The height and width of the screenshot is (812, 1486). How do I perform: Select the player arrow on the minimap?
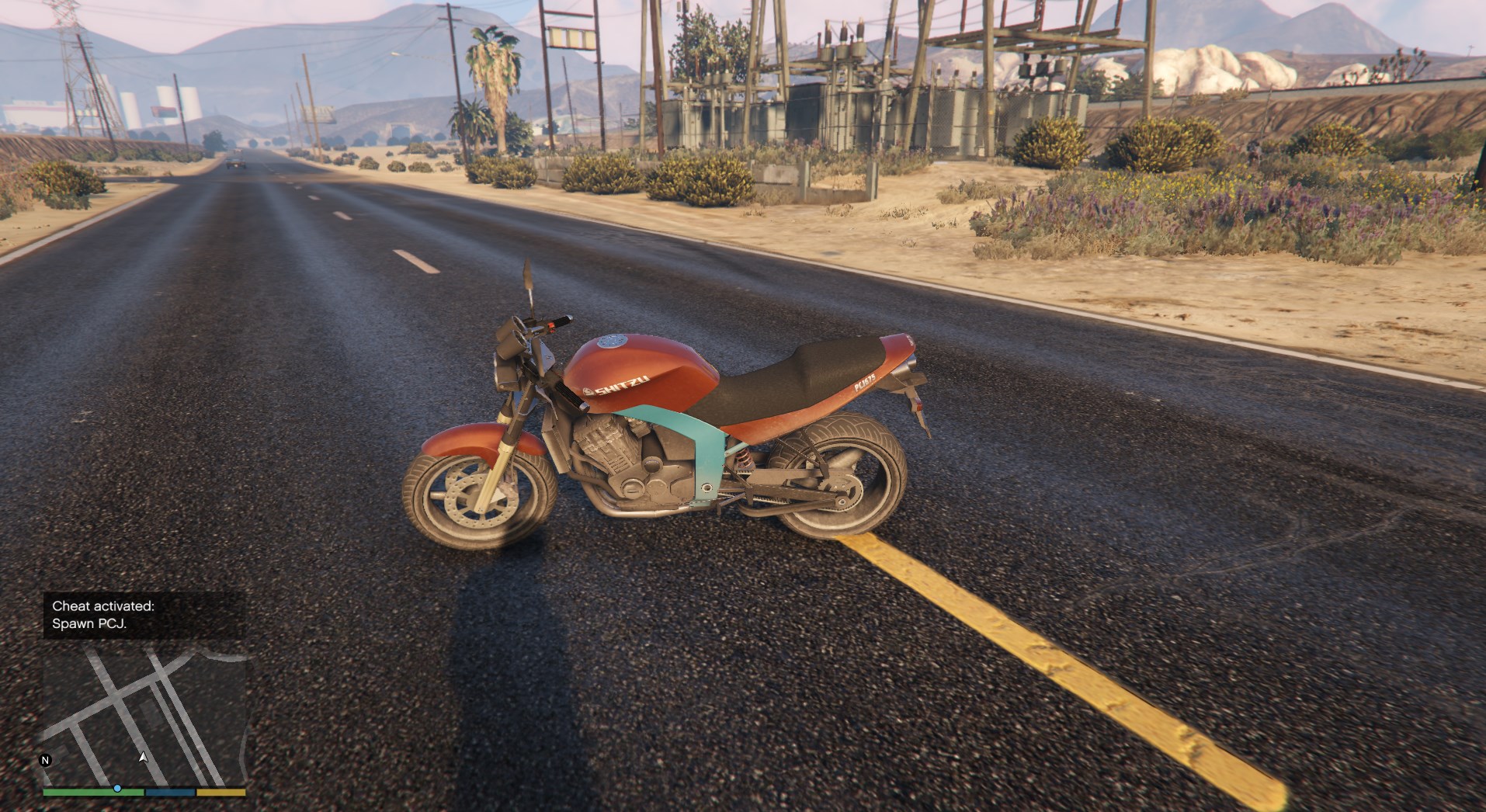click(143, 756)
